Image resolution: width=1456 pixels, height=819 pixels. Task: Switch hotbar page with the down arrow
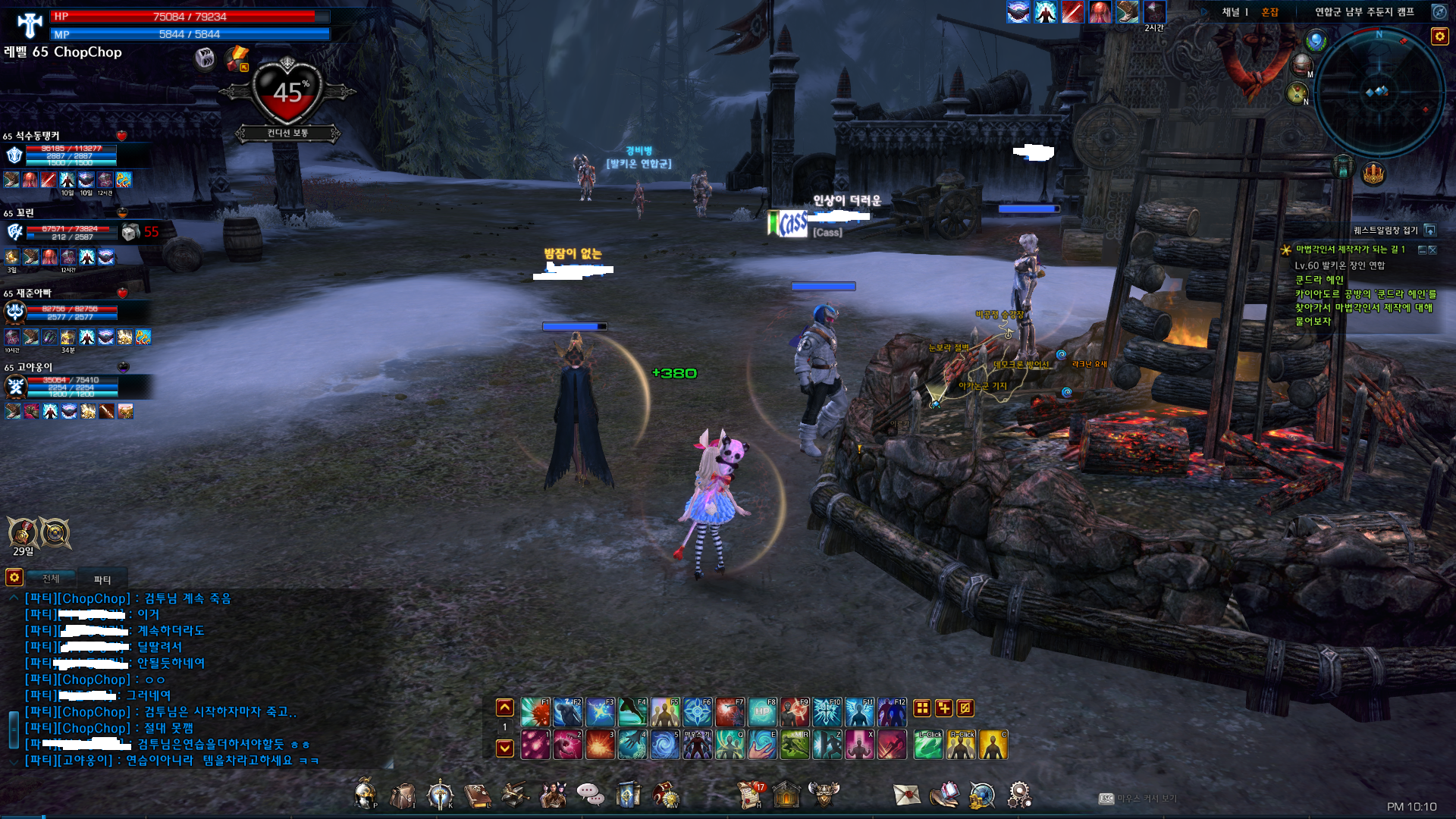click(504, 748)
